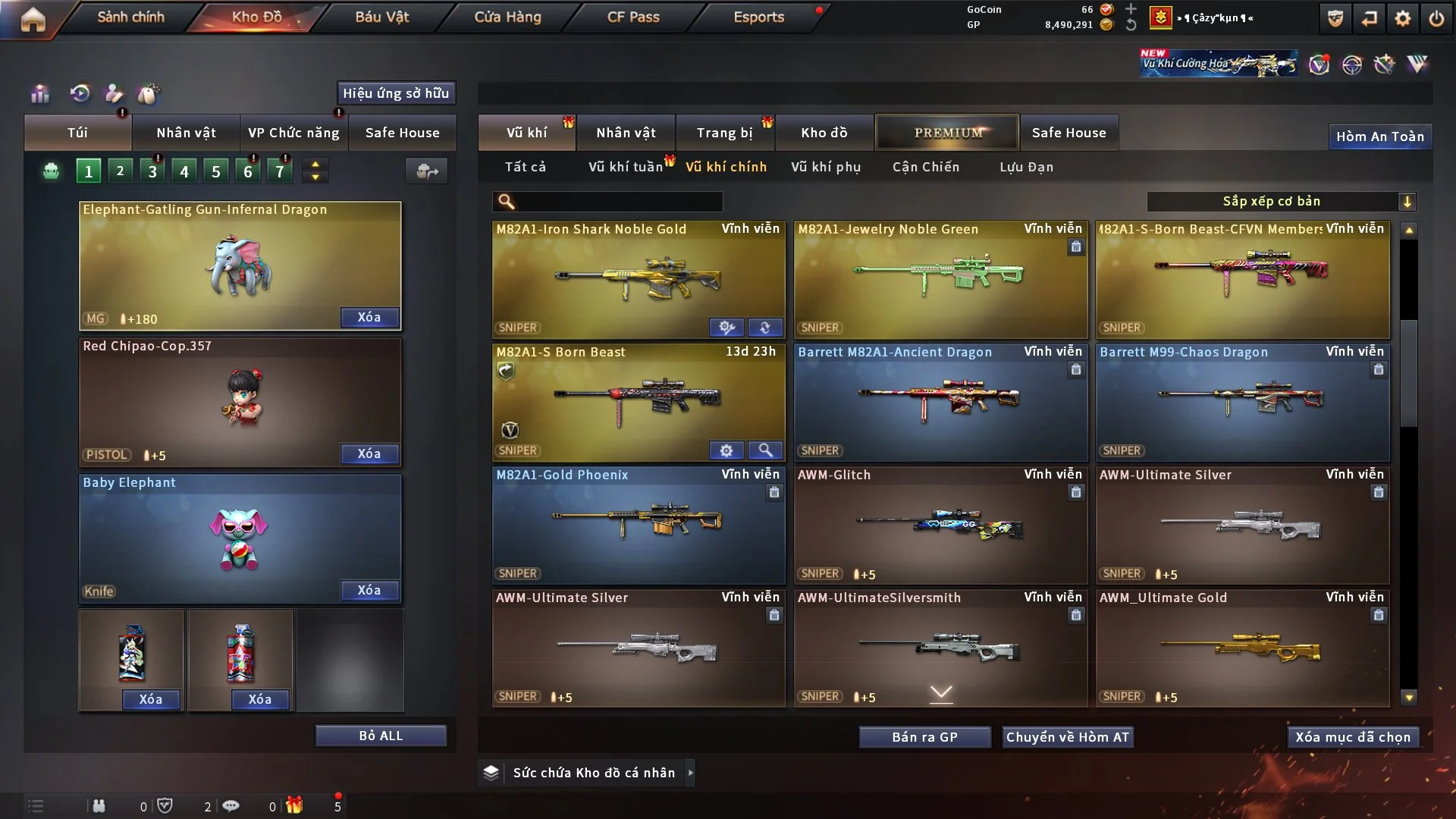Screen dimensions: 1456x819
Task: Select bag slot number 3
Action: (152, 171)
